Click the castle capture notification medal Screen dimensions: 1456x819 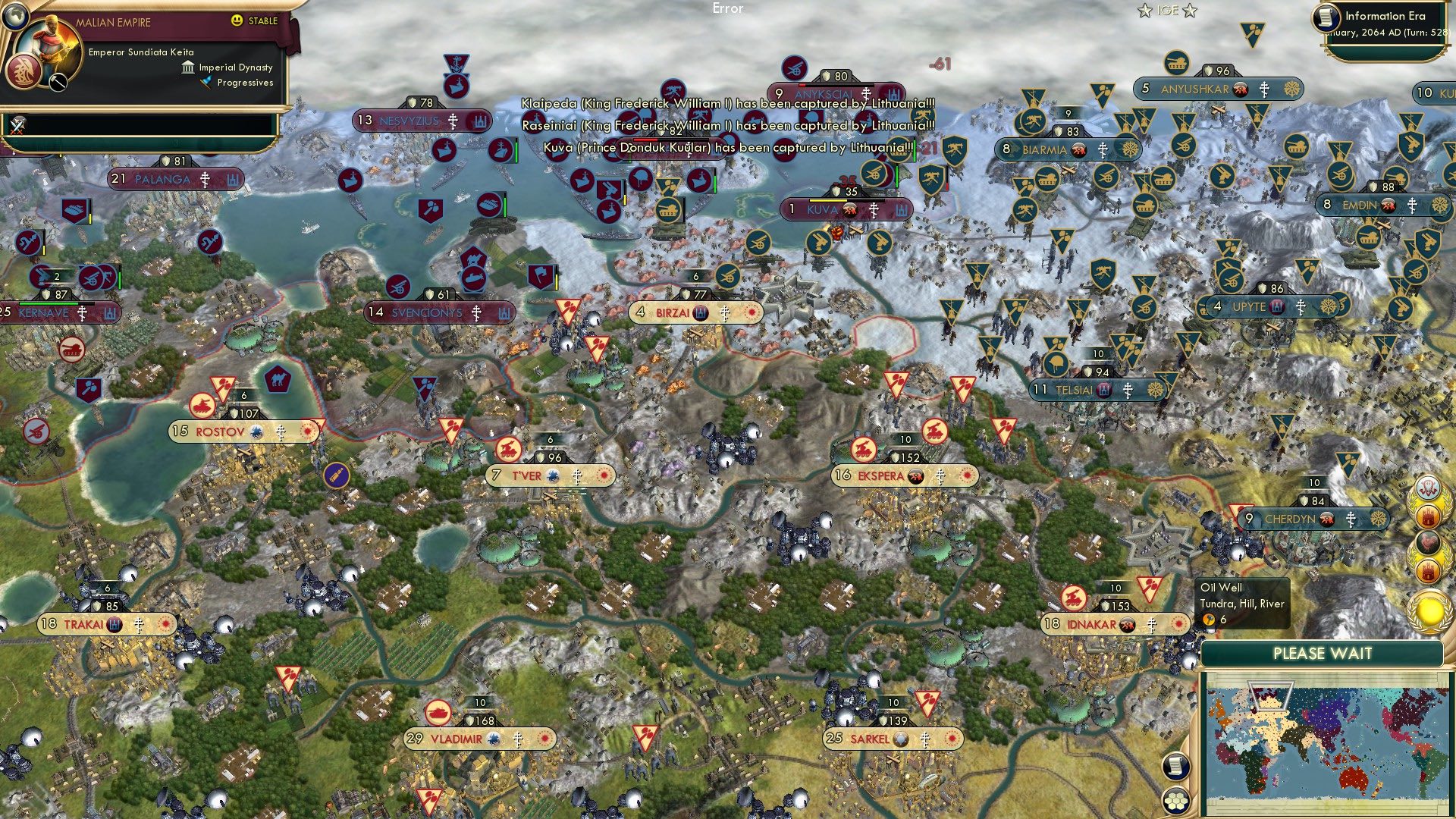pos(1429,515)
